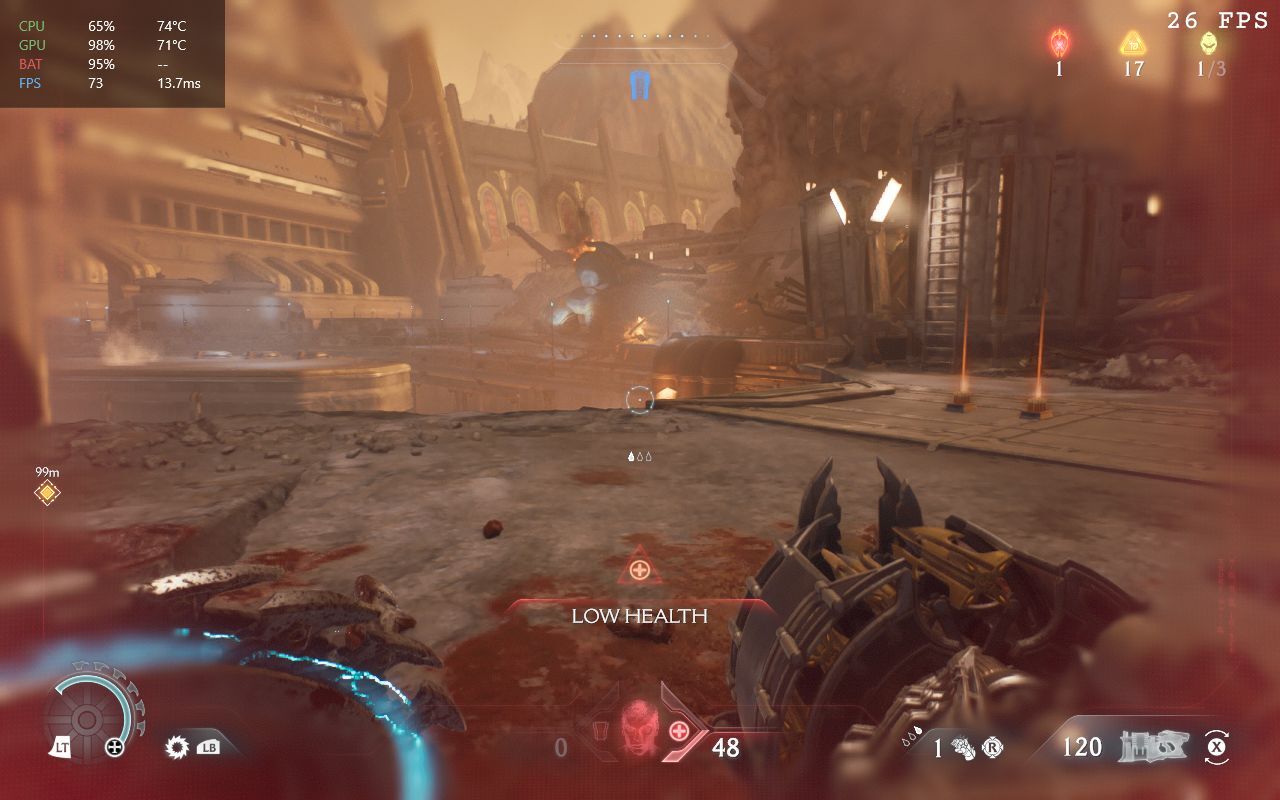Select the yellow triangular gold currency icon
Image resolution: width=1280 pixels, height=800 pixels.
click(1132, 43)
